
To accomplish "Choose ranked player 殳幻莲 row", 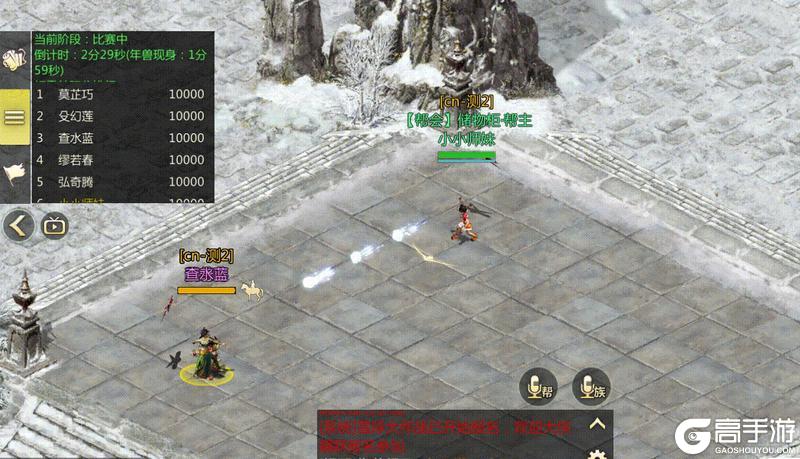I will pos(120,116).
